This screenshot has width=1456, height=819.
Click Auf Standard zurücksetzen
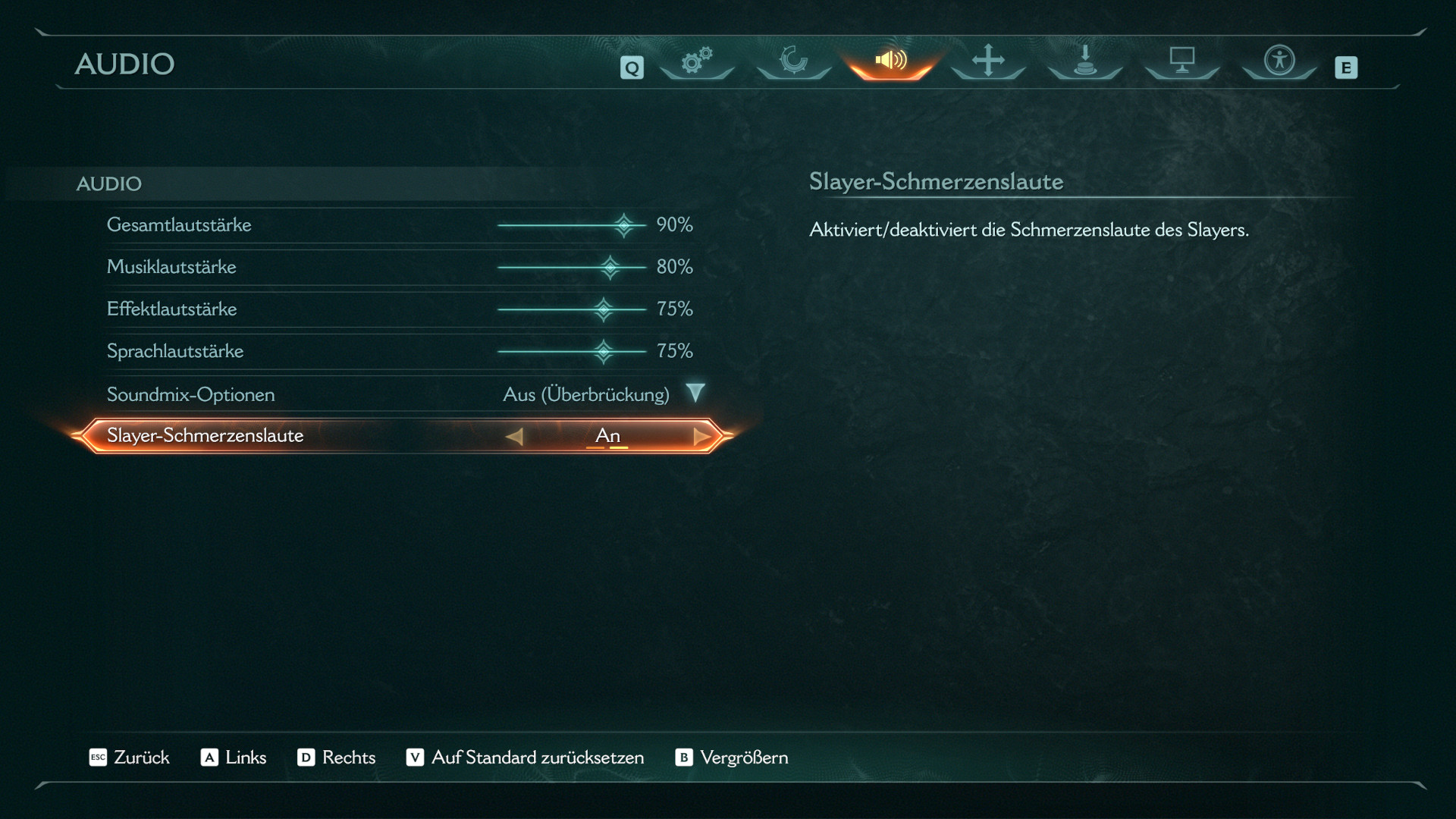pos(526,758)
